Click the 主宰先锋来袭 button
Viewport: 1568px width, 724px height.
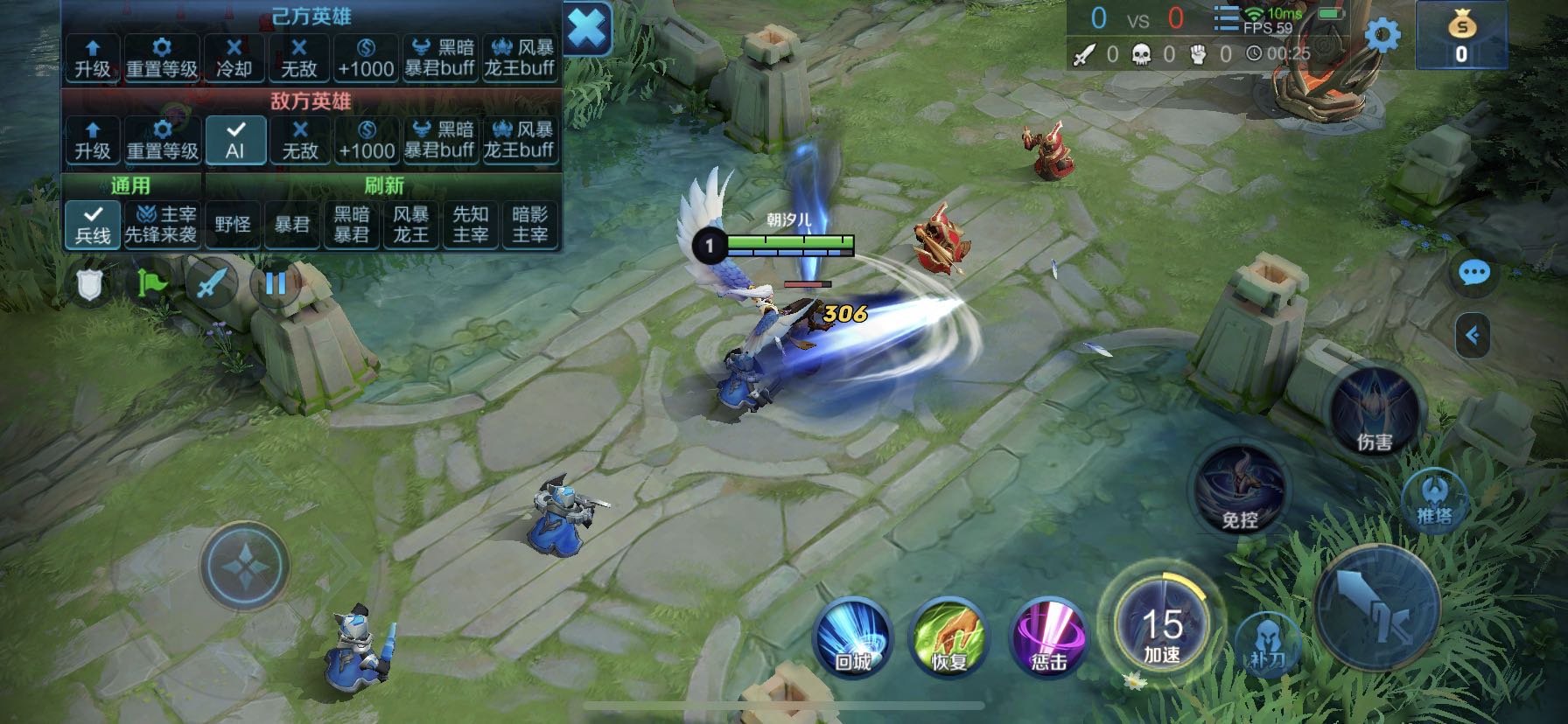tap(161, 225)
